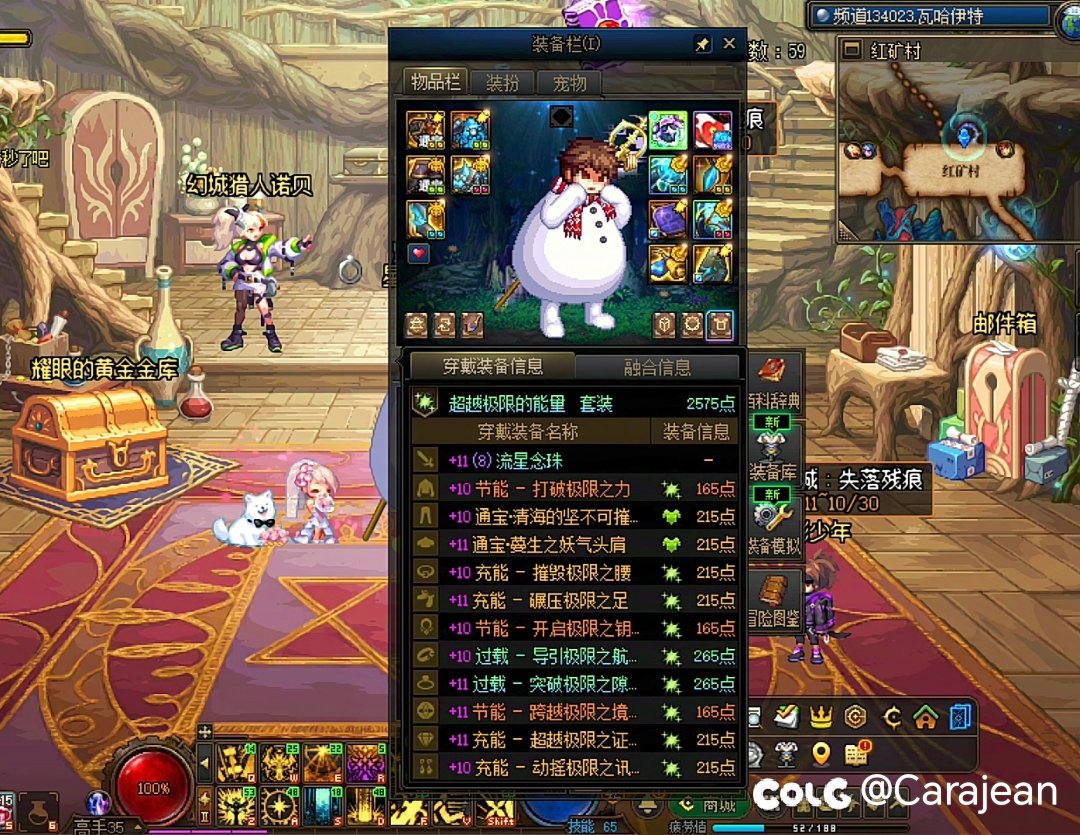This screenshot has width=1080, height=835.
Task: Show the 融合信息 tab
Action: [657, 367]
